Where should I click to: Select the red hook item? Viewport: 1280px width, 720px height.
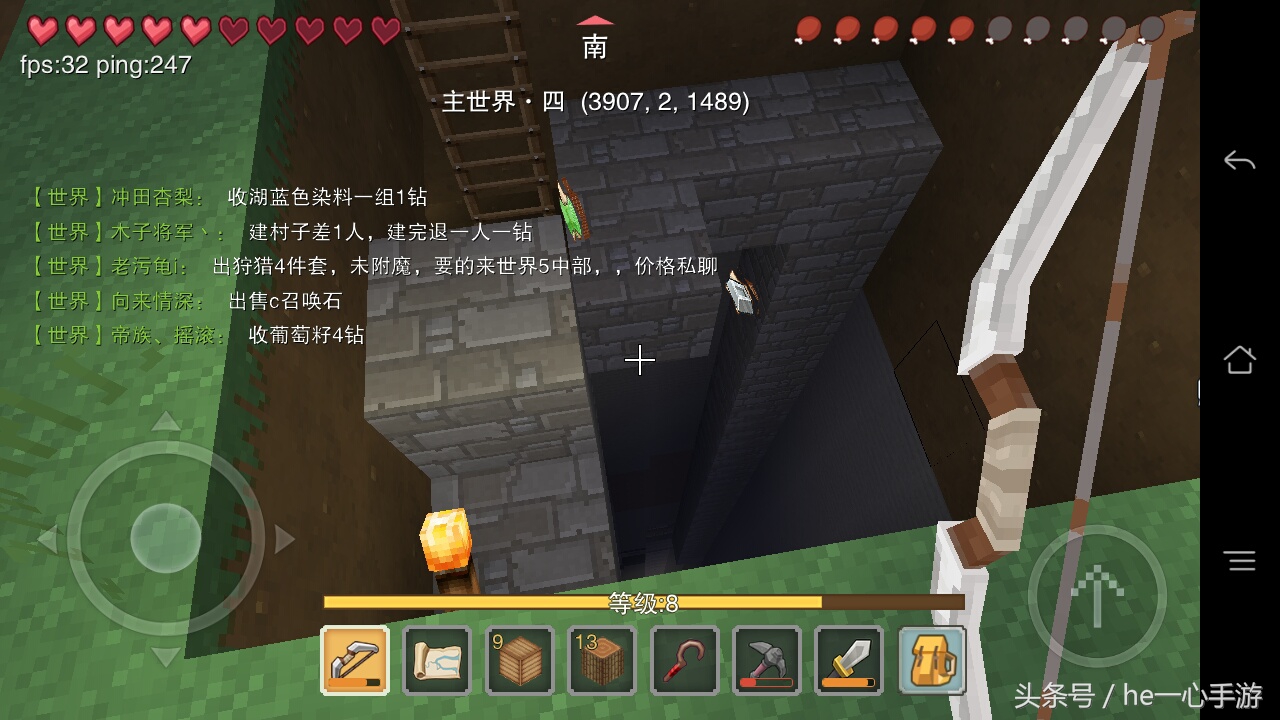coord(684,660)
